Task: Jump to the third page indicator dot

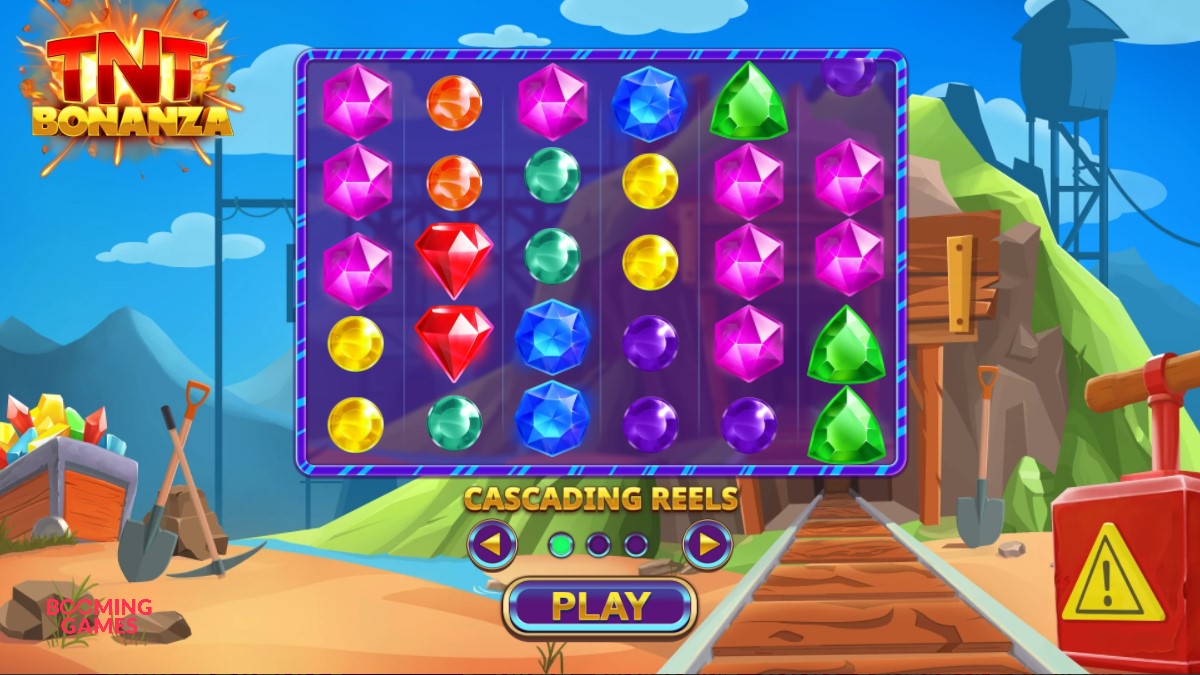Action: coord(636,545)
